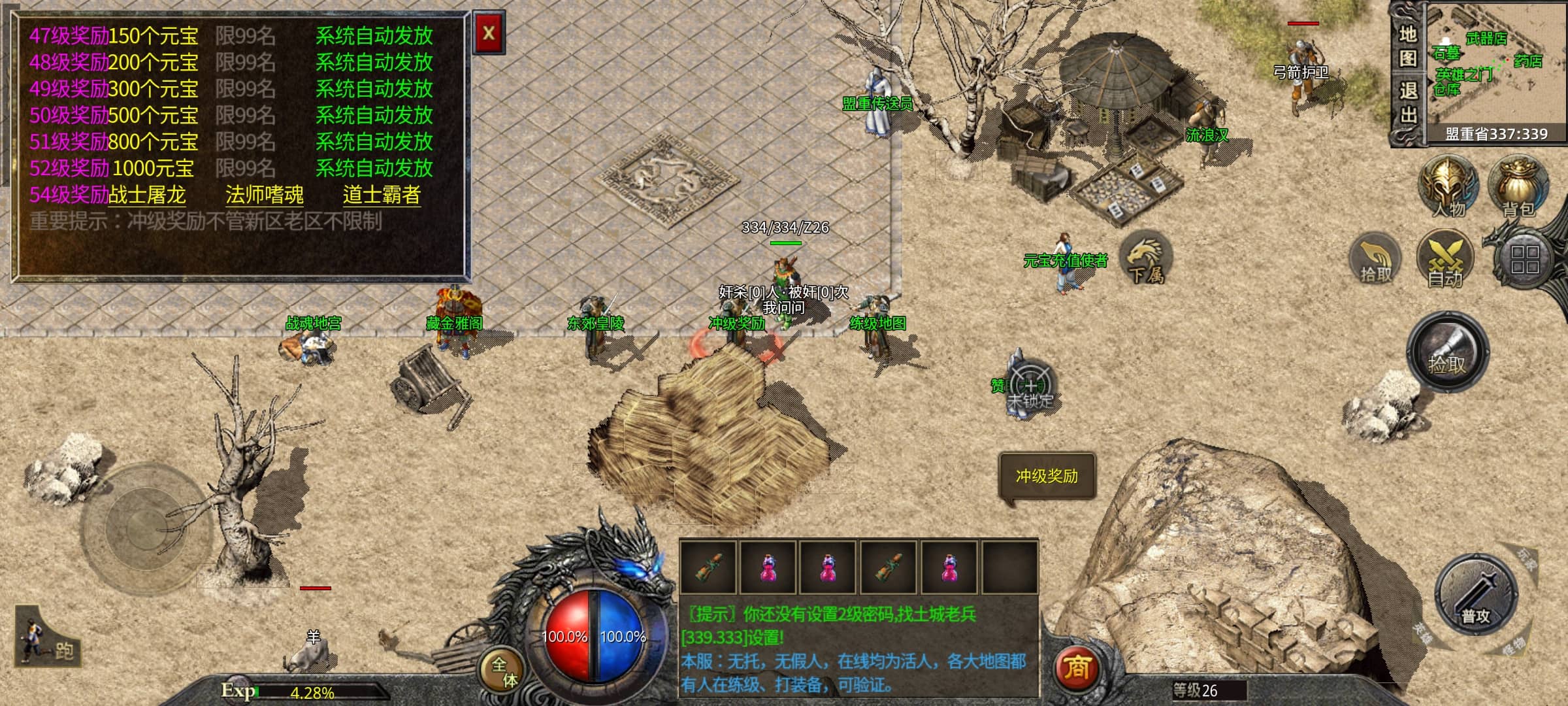Pick the 道士霸者 reward link
The height and width of the screenshot is (706, 1568).
pos(382,195)
